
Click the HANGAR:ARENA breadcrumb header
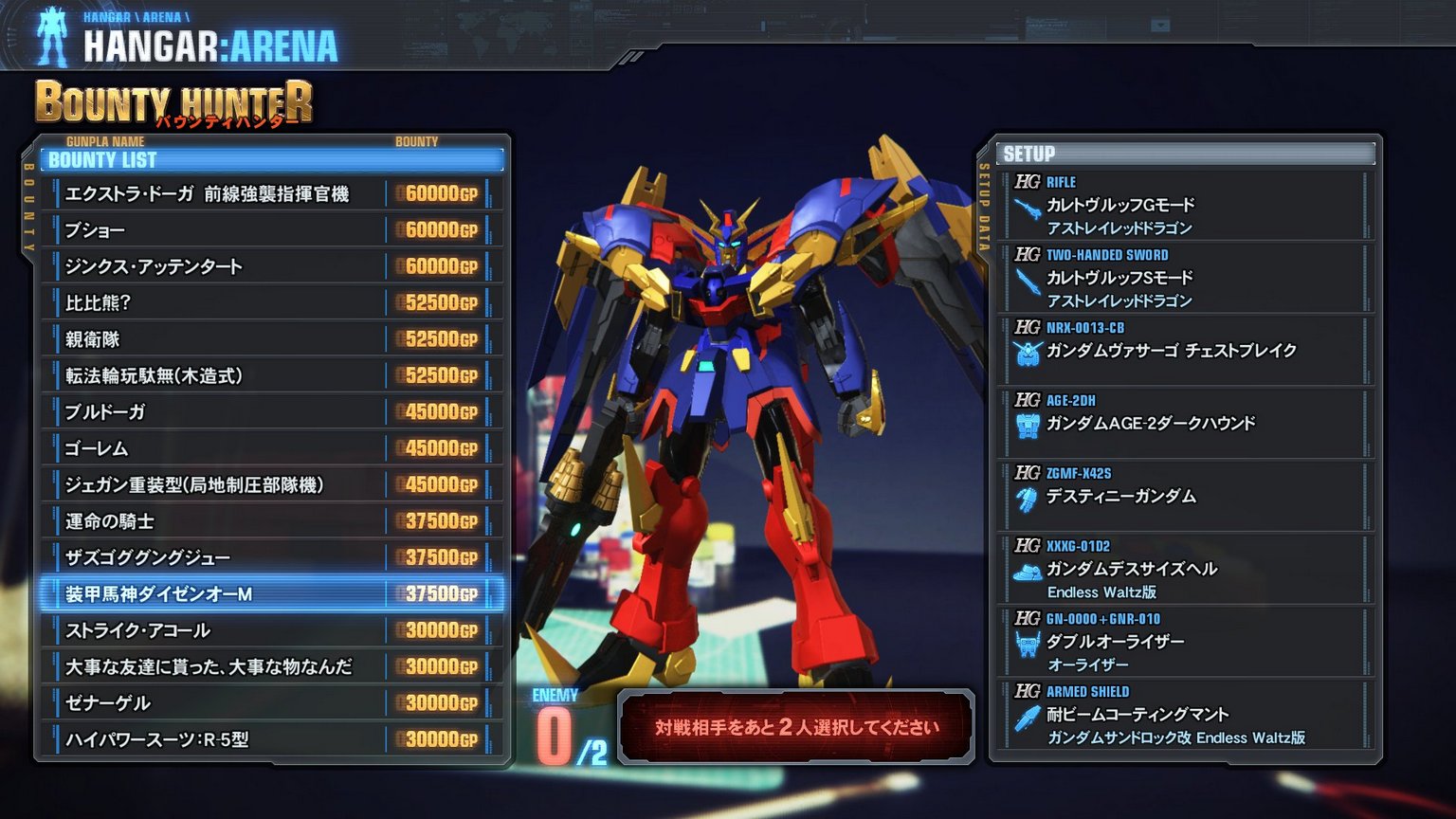[209, 43]
